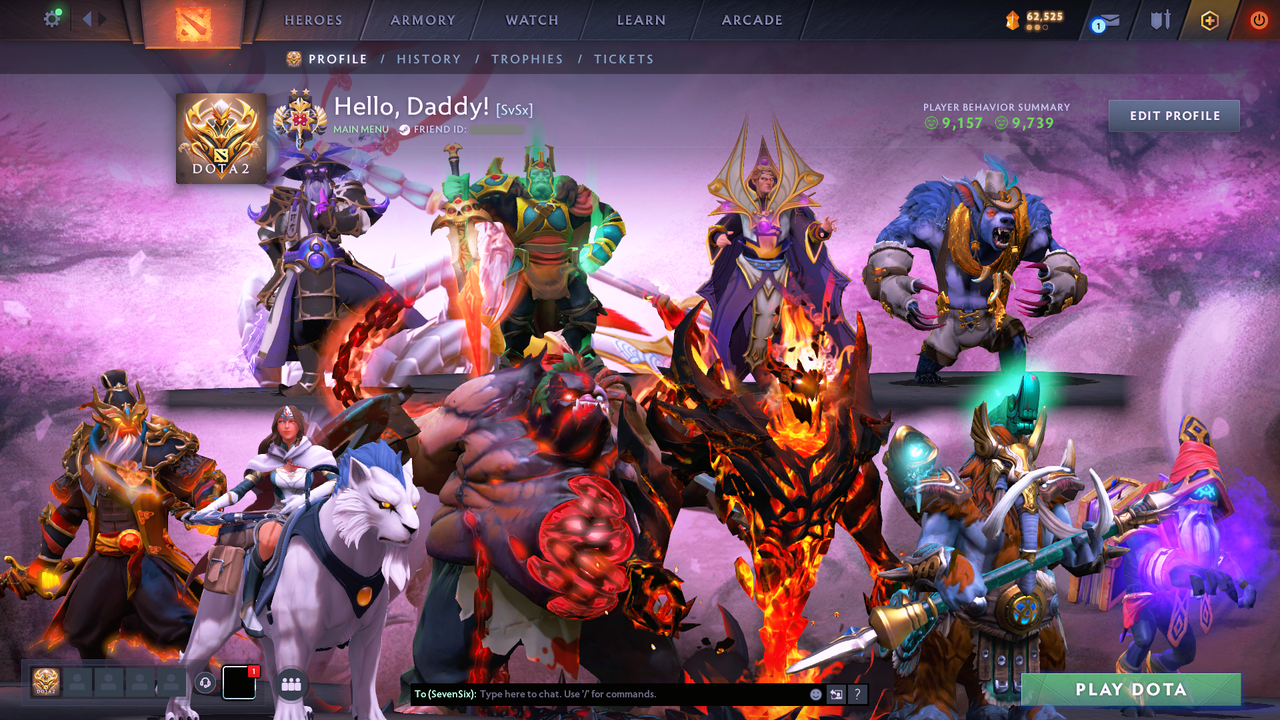
Task: Click the question mark help icon
Action: 857,693
